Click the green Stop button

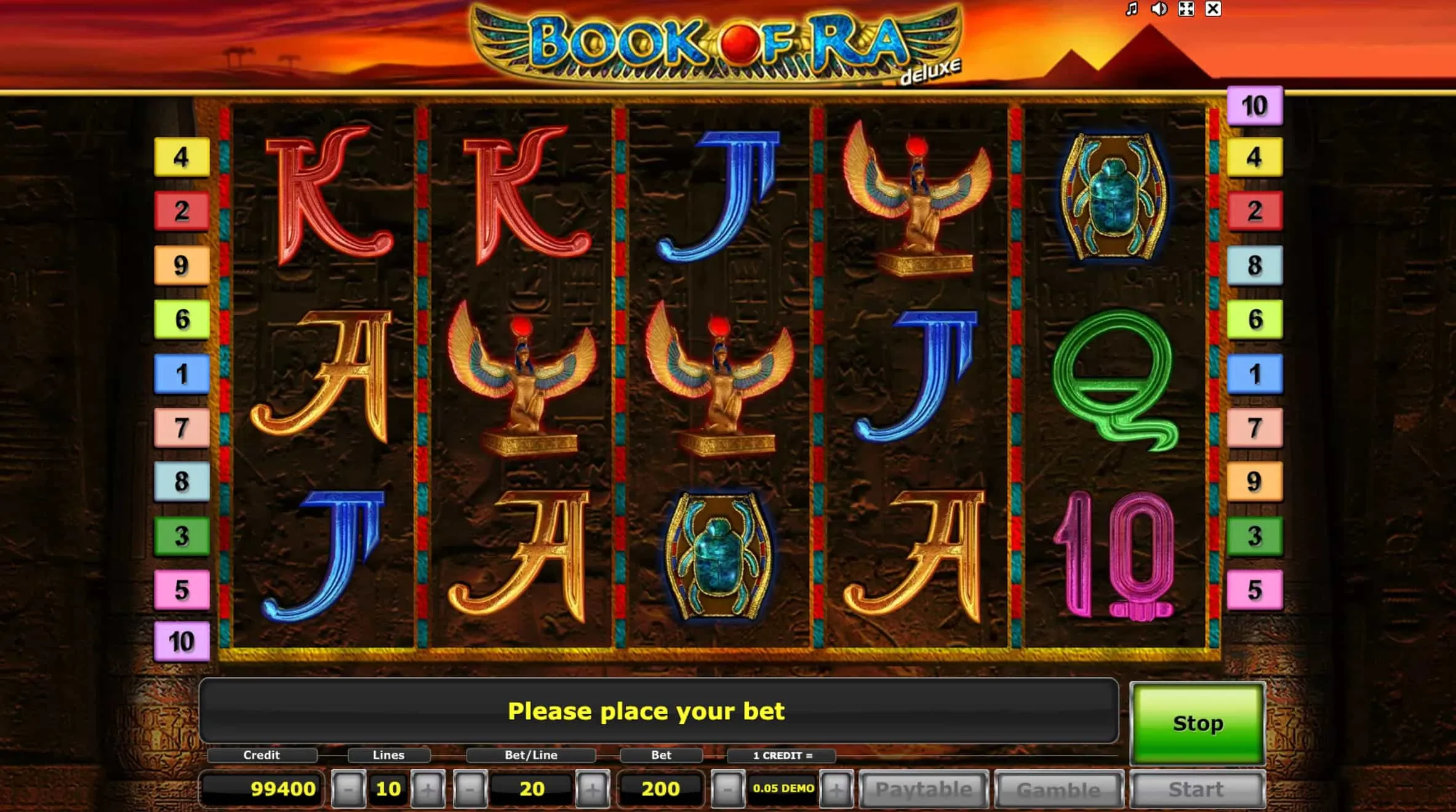[x=1196, y=724]
